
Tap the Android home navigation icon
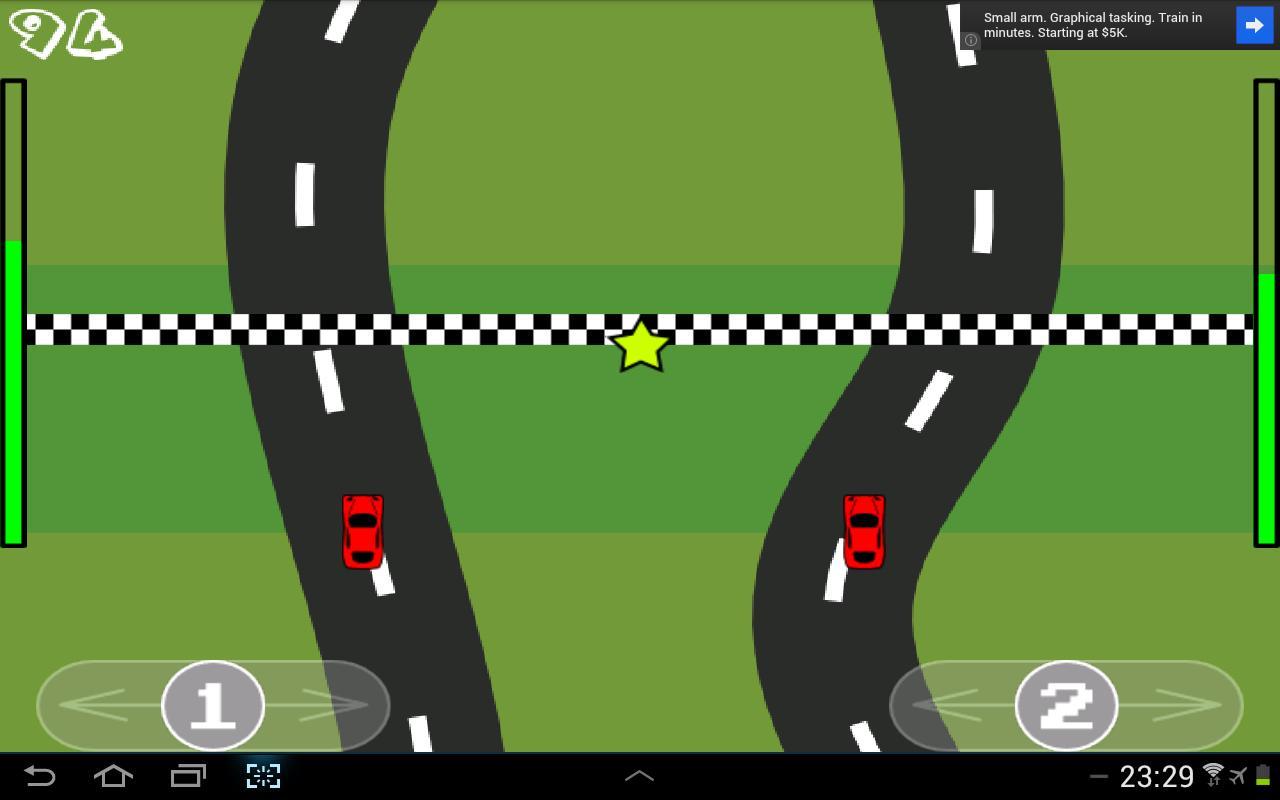[x=113, y=776]
